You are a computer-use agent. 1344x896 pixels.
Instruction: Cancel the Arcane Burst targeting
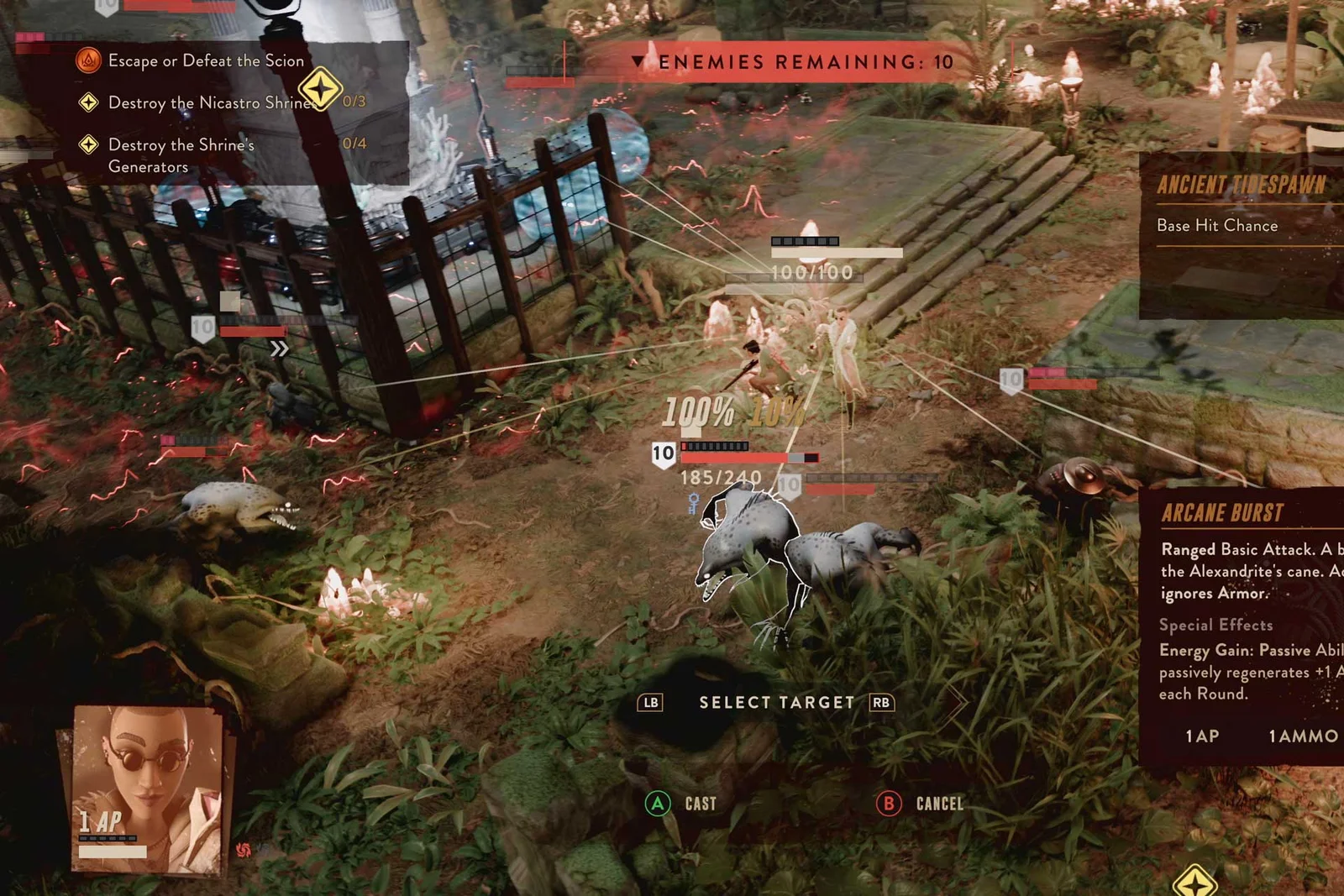pos(920,804)
